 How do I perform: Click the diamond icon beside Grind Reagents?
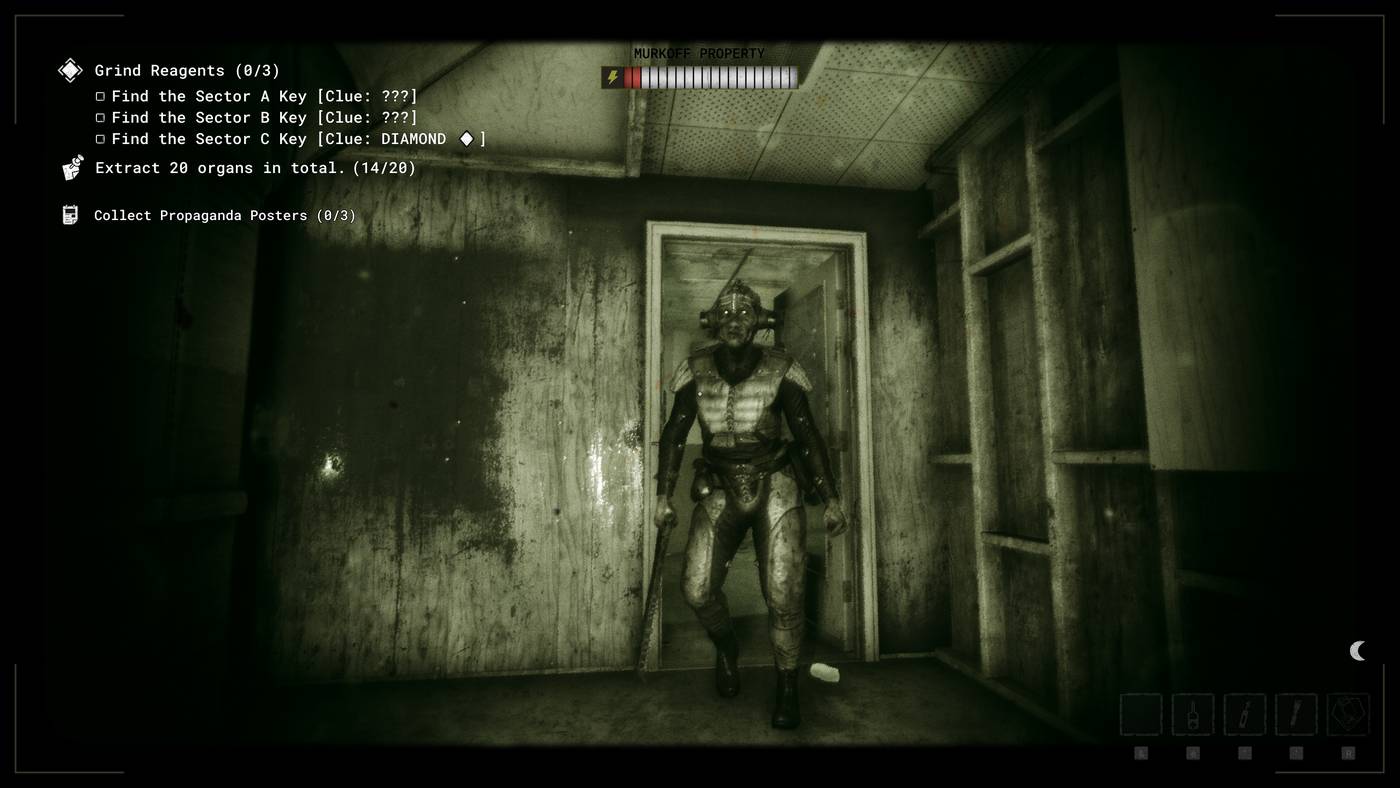[x=70, y=70]
